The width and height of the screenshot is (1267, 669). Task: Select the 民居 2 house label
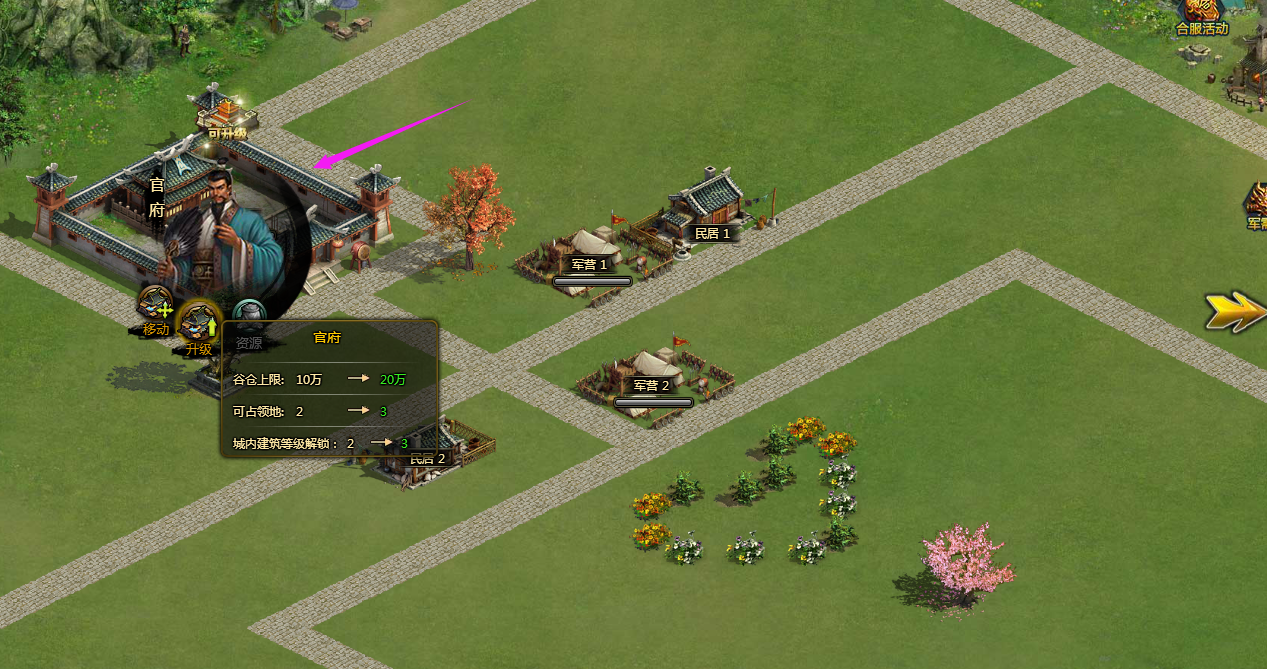click(427, 459)
